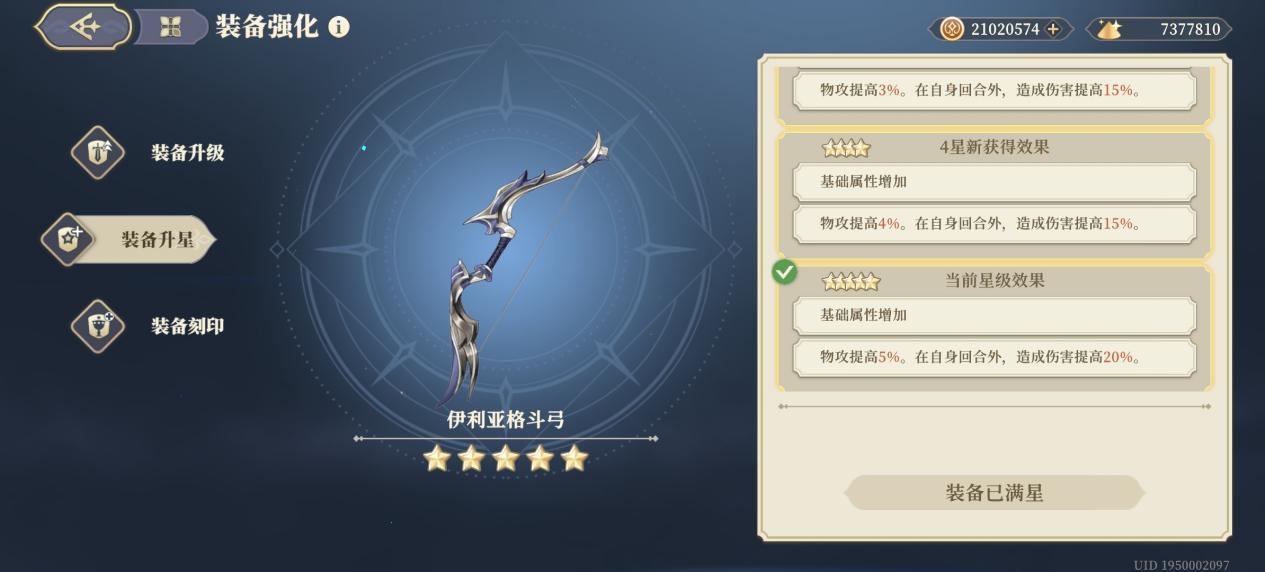The width and height of the screenshot is (1265, 572).
Task: Open the four-square home menu icon
Action: (x=170, y=27)
